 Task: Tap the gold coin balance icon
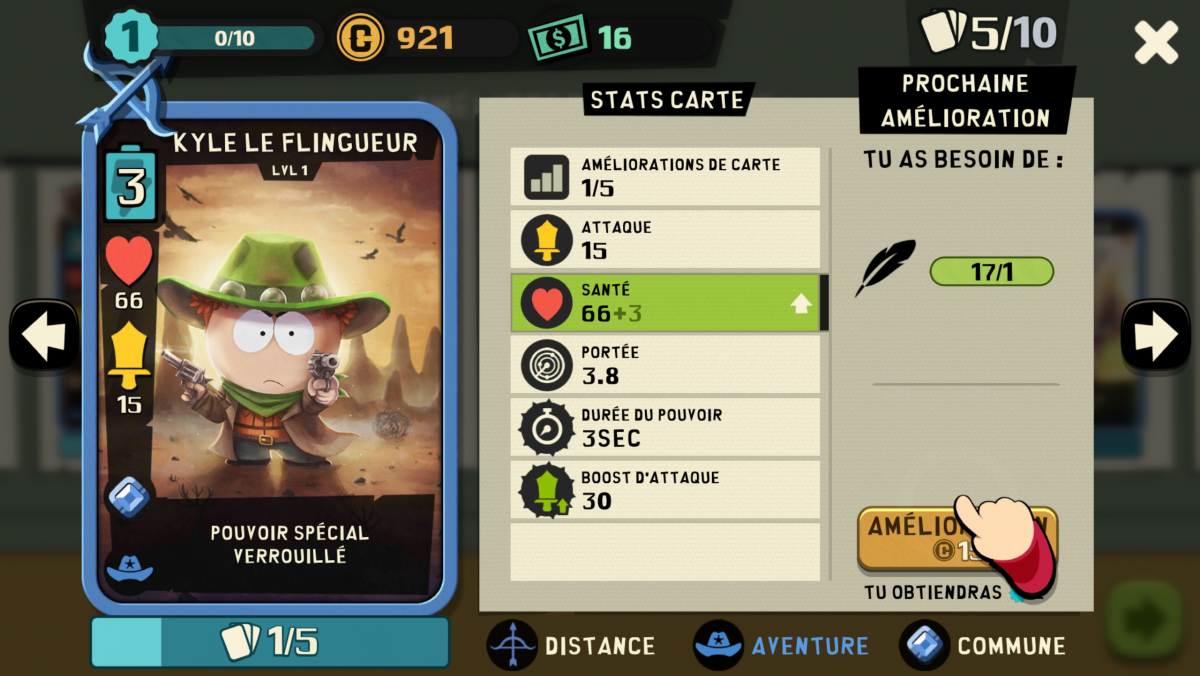[360, 39]
